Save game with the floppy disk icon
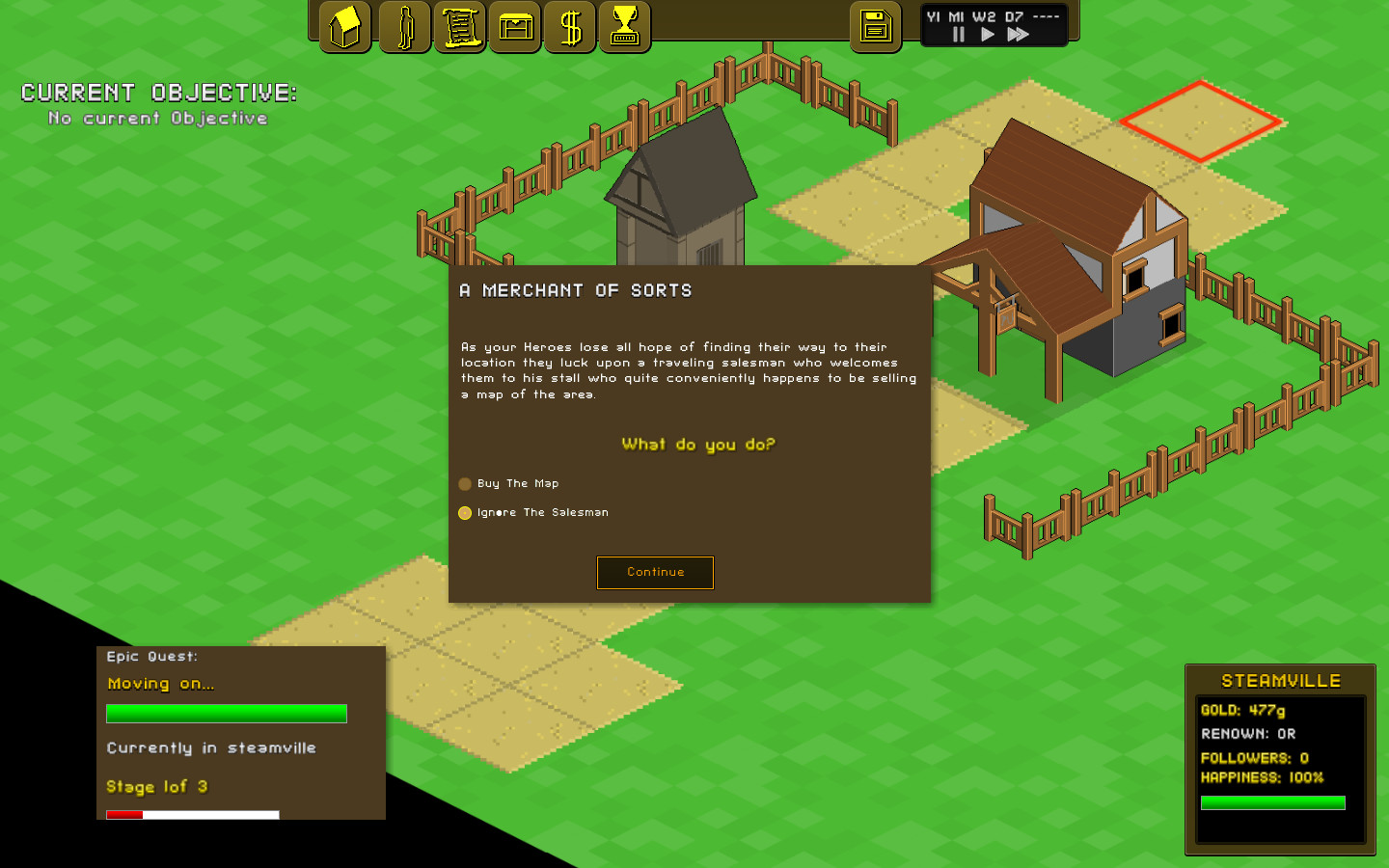 (875, 27)
